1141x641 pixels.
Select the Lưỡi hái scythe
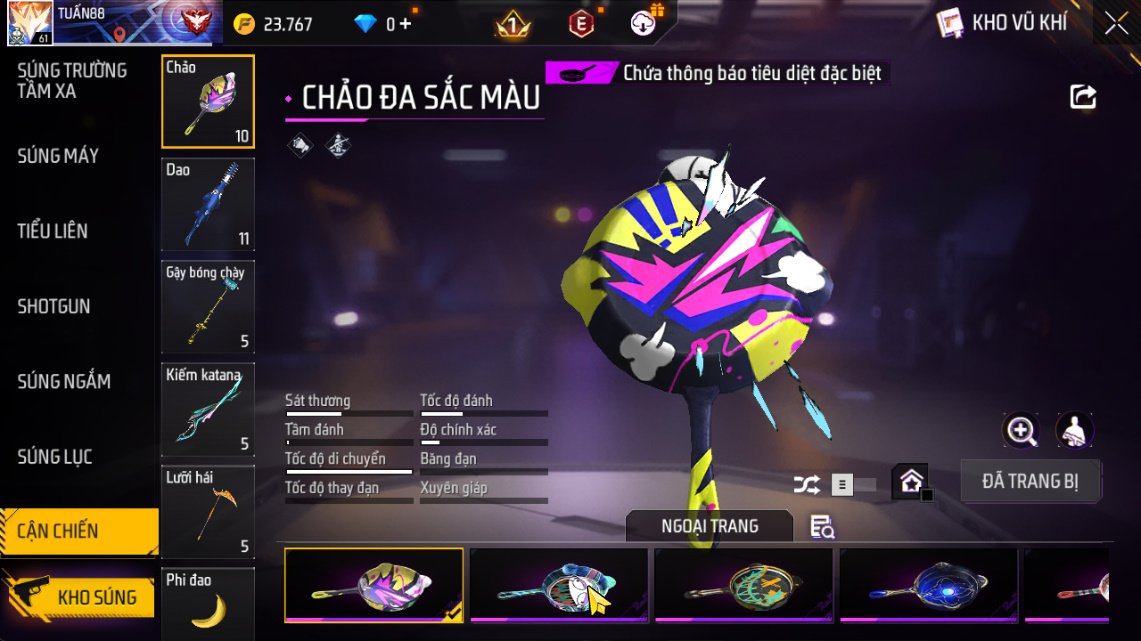click(208, 512)
